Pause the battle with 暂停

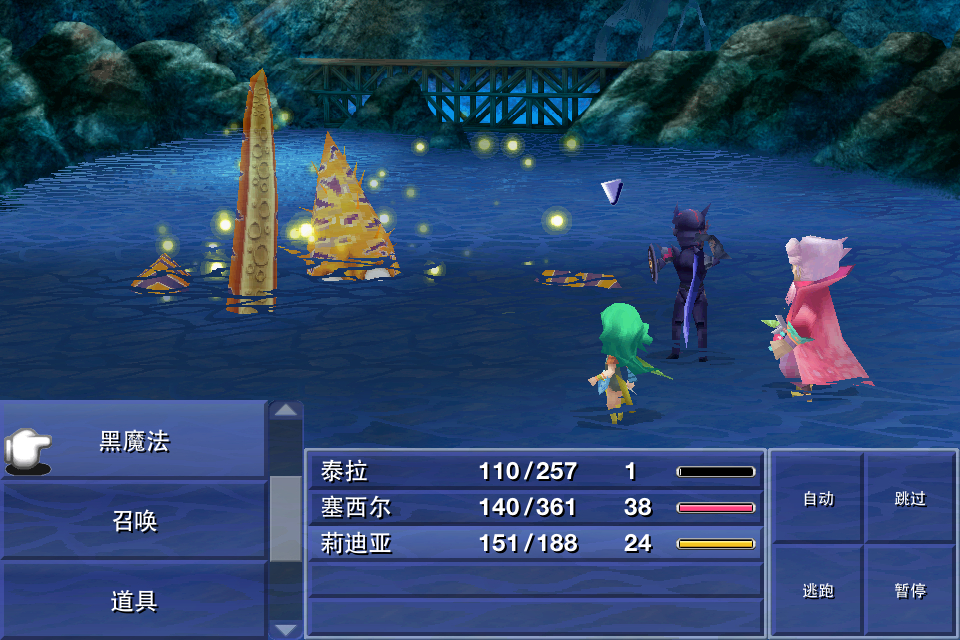[910, 590]
